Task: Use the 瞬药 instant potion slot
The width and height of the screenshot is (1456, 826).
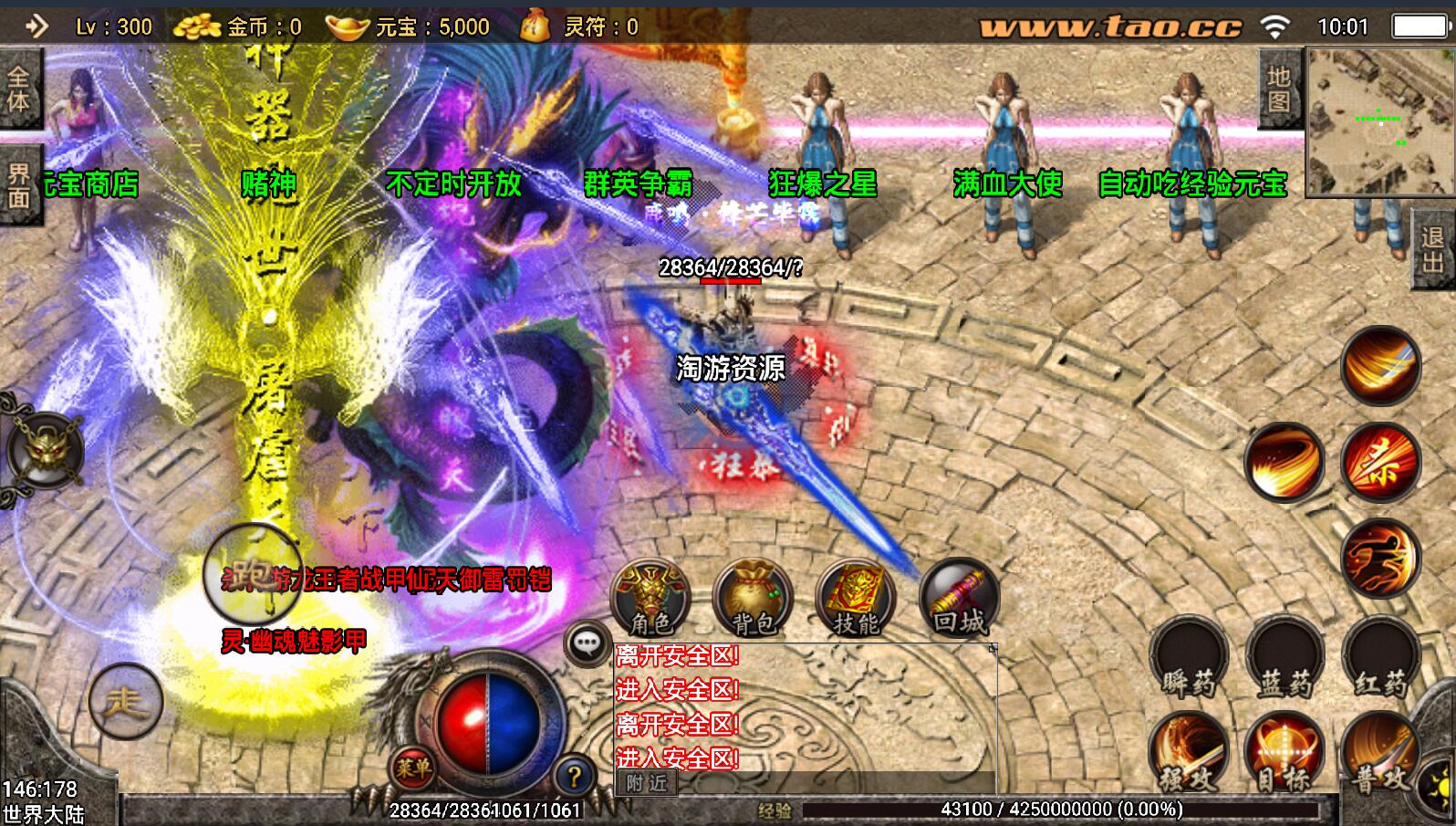Action: [1188, 659]
